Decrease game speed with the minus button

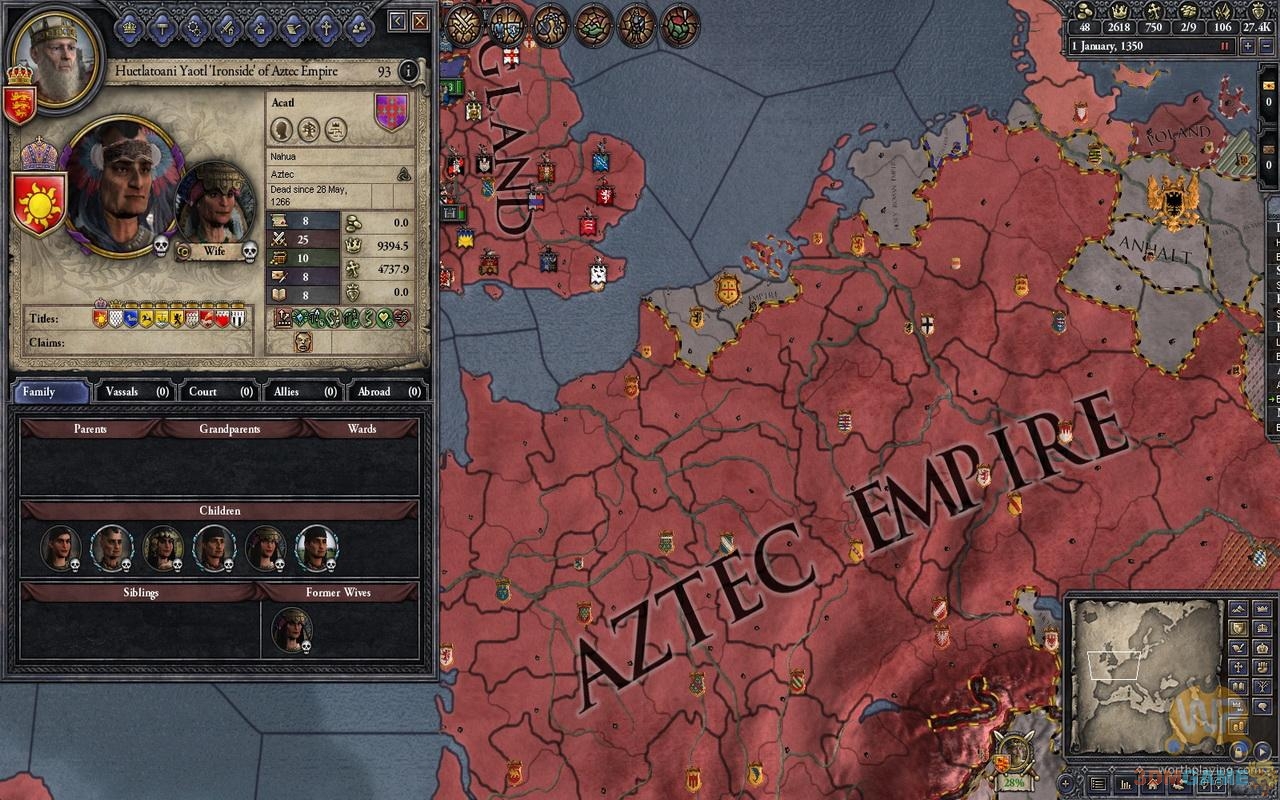point(1267,46)
